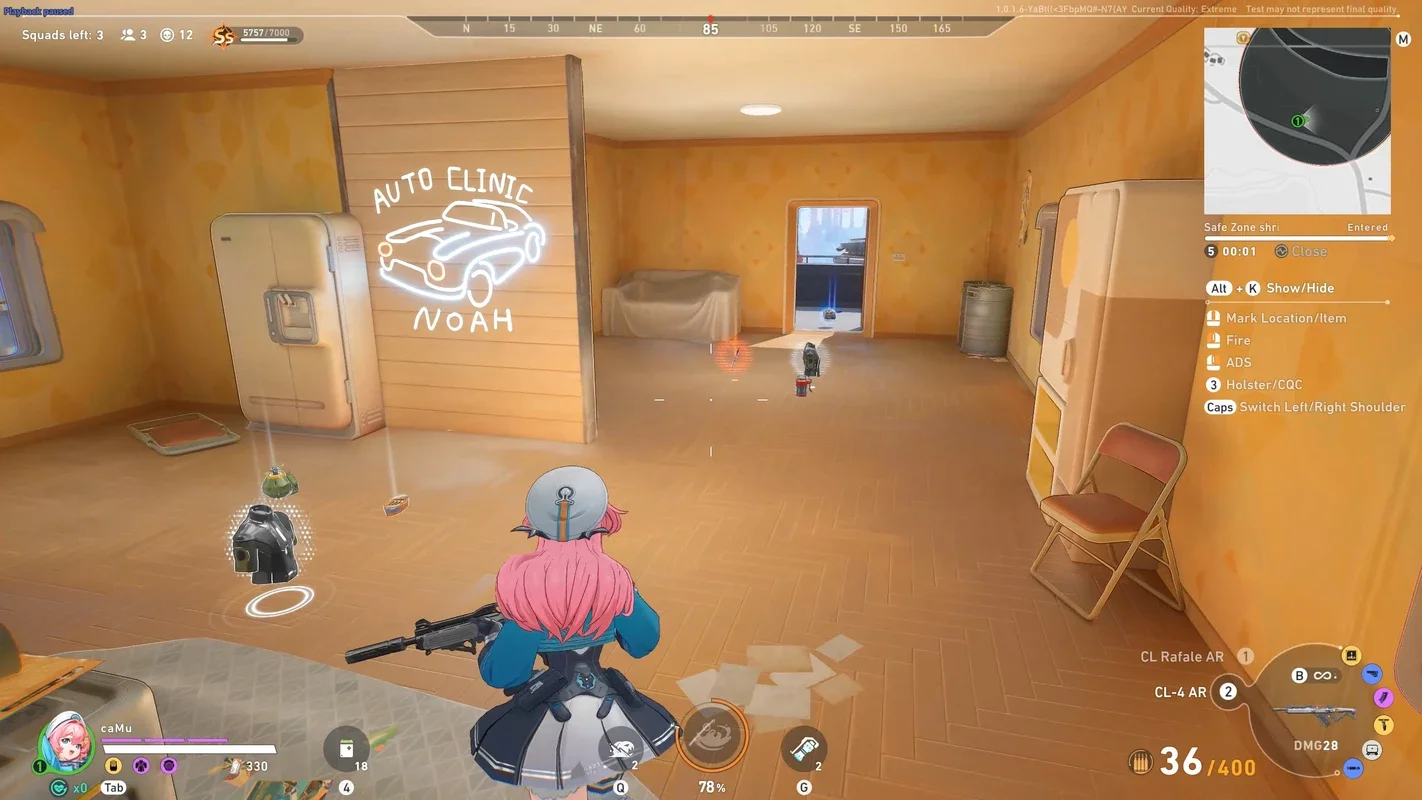Select the grenade throwable with 2 count

coord(803,750)
